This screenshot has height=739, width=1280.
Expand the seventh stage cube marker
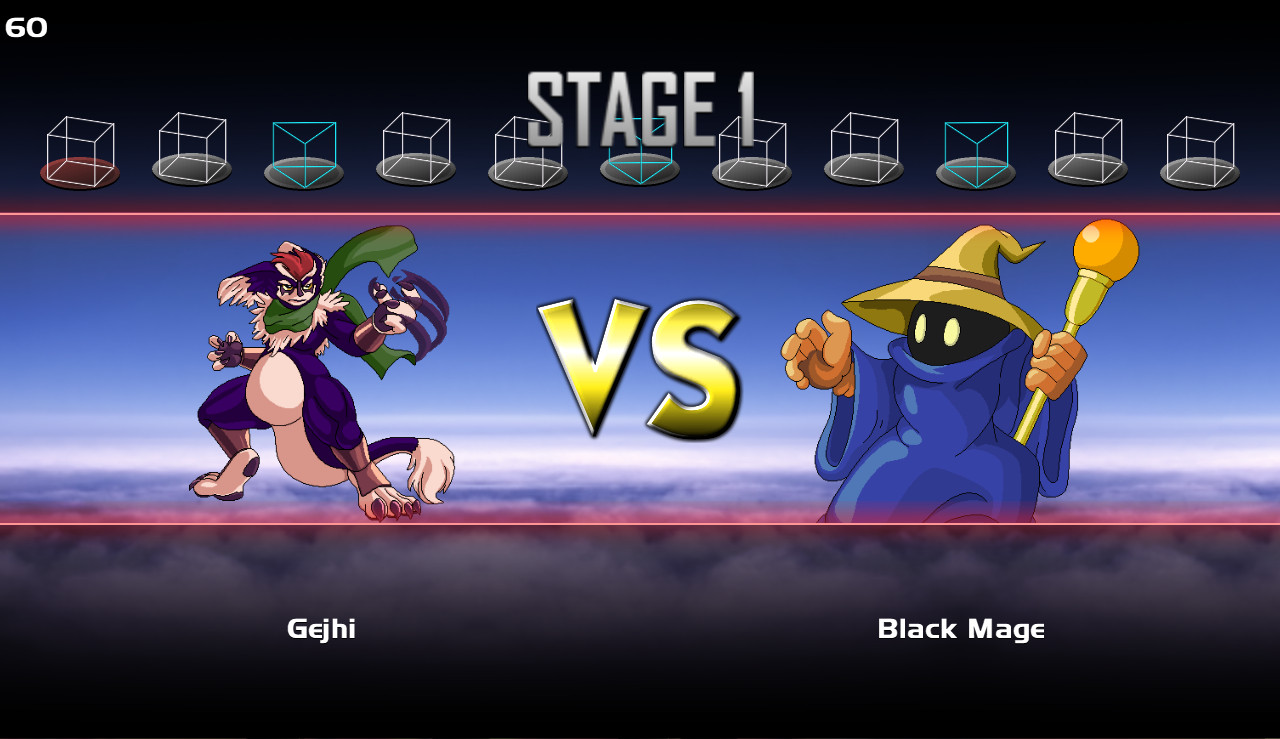click(751, 145)
